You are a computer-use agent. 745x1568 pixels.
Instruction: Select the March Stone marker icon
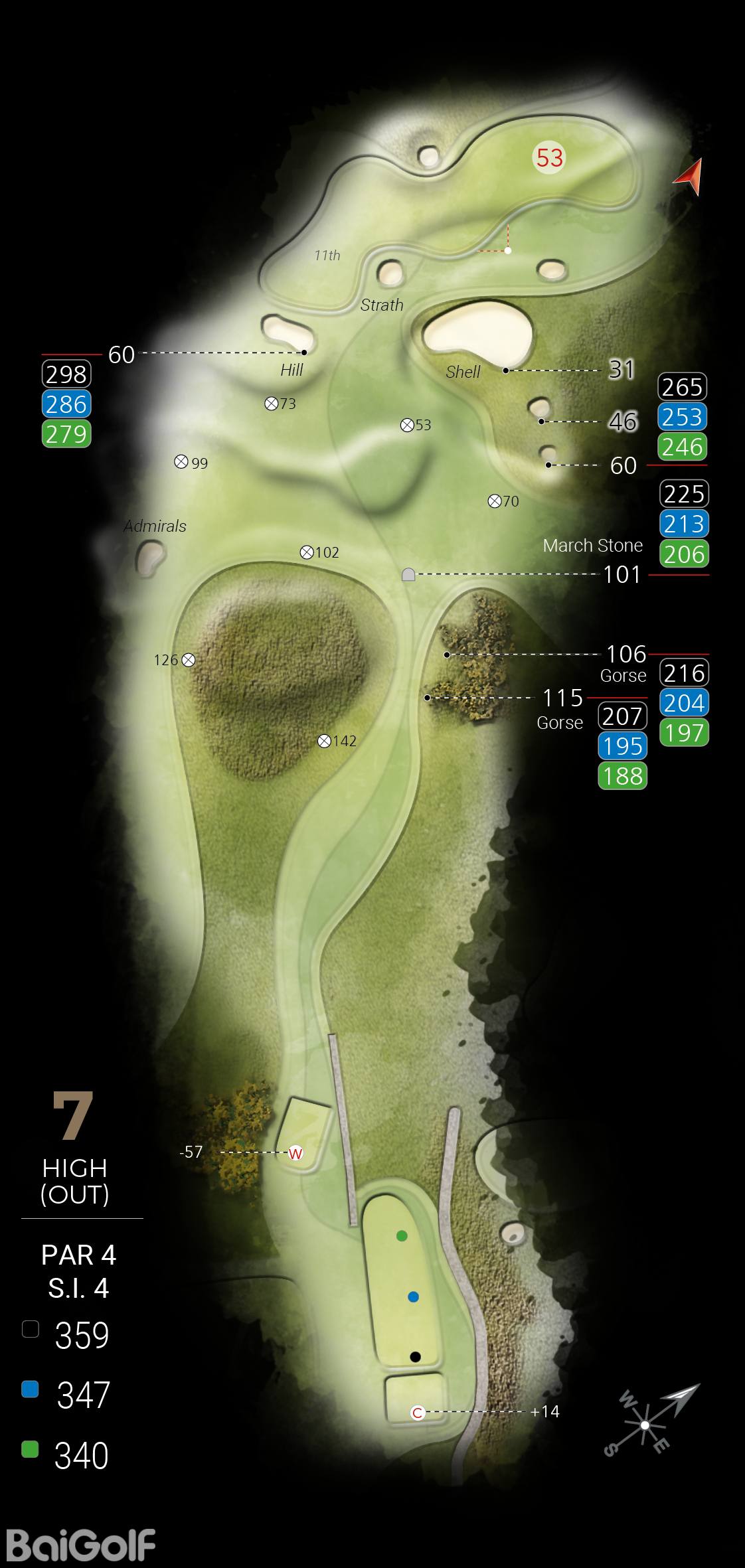tap(408, 574)
